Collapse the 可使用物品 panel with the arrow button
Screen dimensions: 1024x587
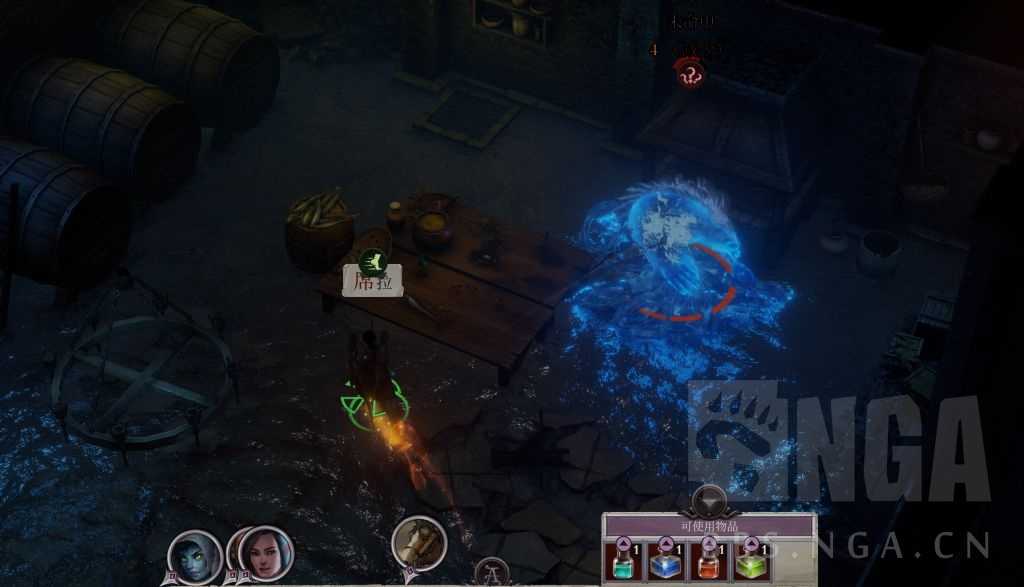(709, 499)
